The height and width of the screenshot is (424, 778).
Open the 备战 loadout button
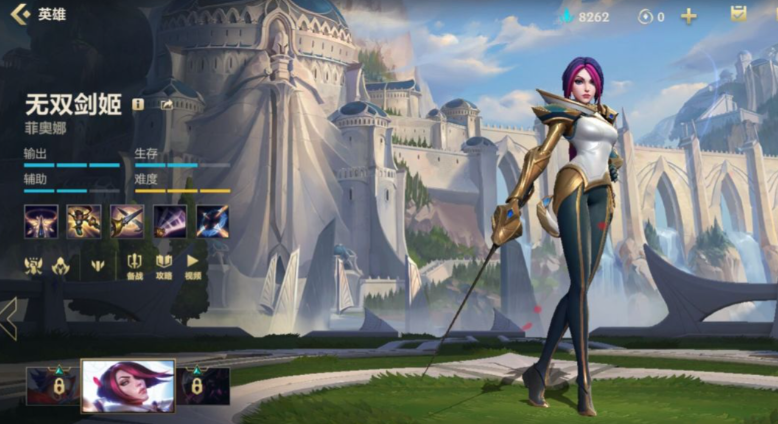(x=135, y=266)
